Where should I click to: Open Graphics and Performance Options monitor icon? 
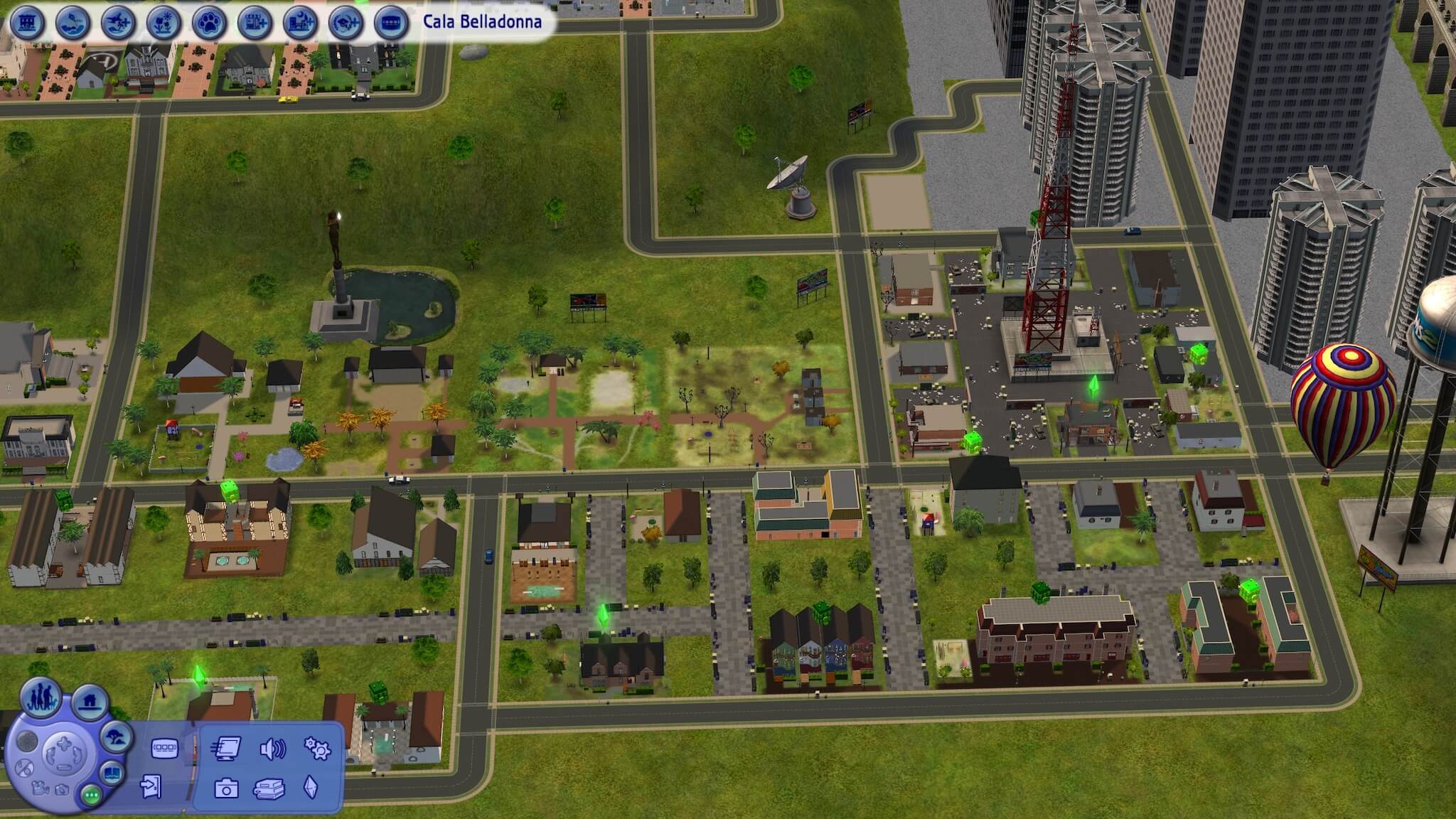[225, 749]
